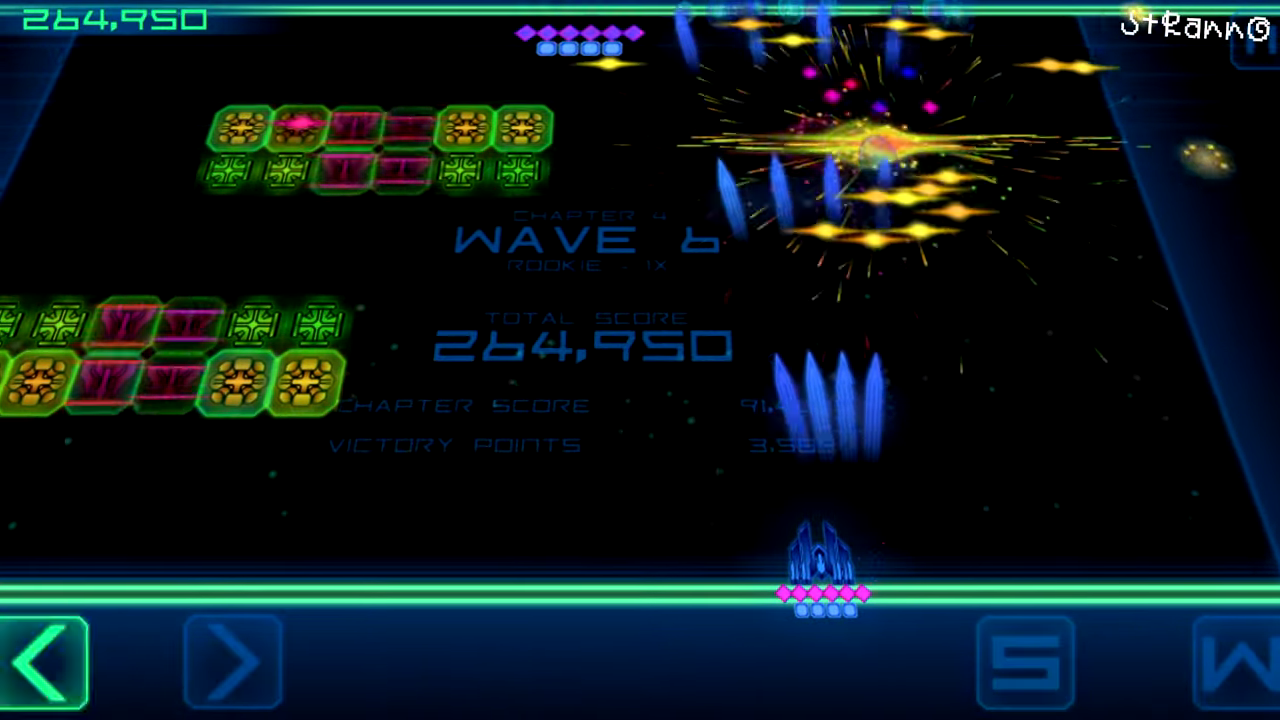Image resolution: width=1280 pixels, height=720 pixels.
Task: Click a yellow star enemy near the explosion
Action: coord(905,198)
